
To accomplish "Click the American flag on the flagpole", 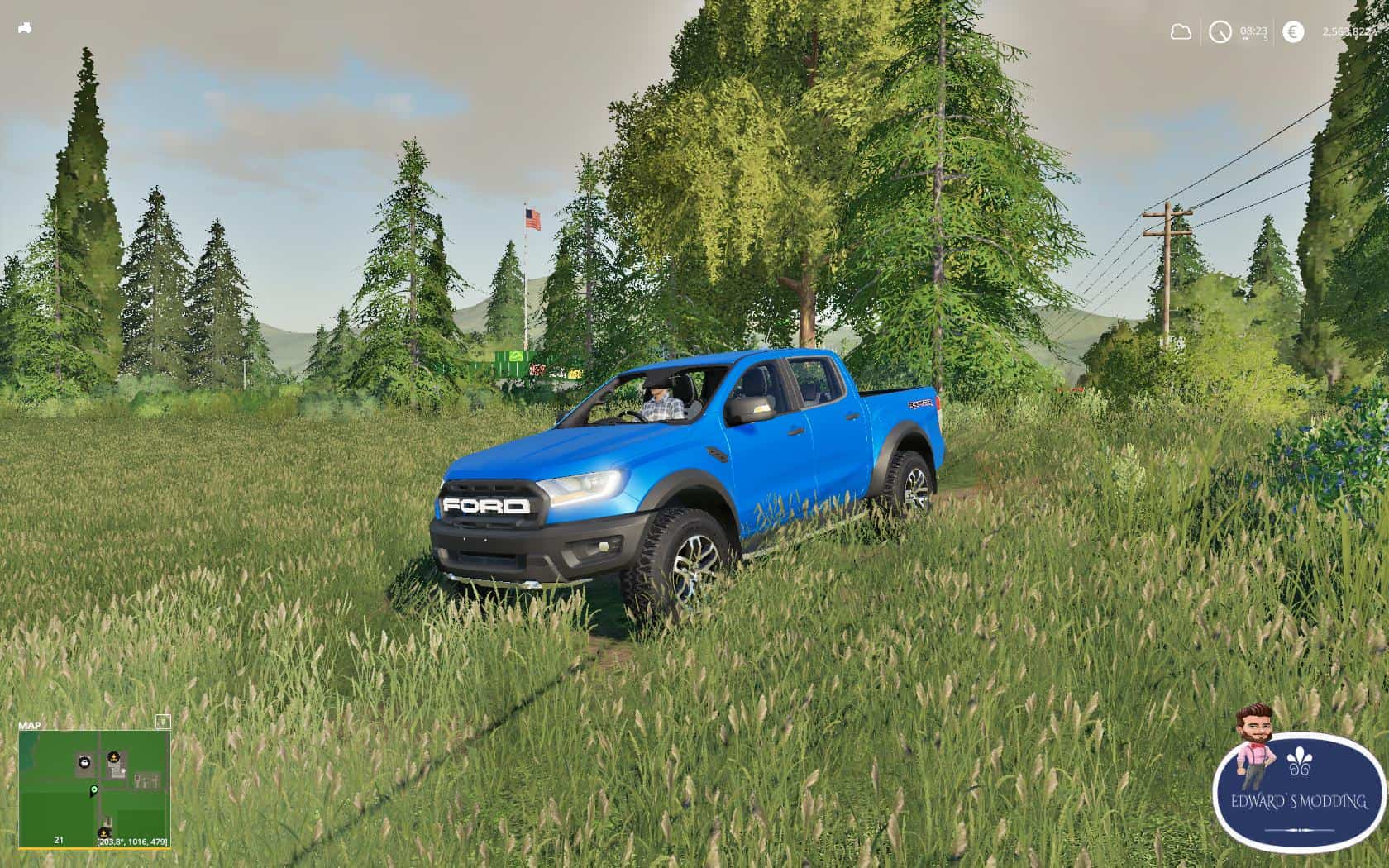I will coord(533,219).
